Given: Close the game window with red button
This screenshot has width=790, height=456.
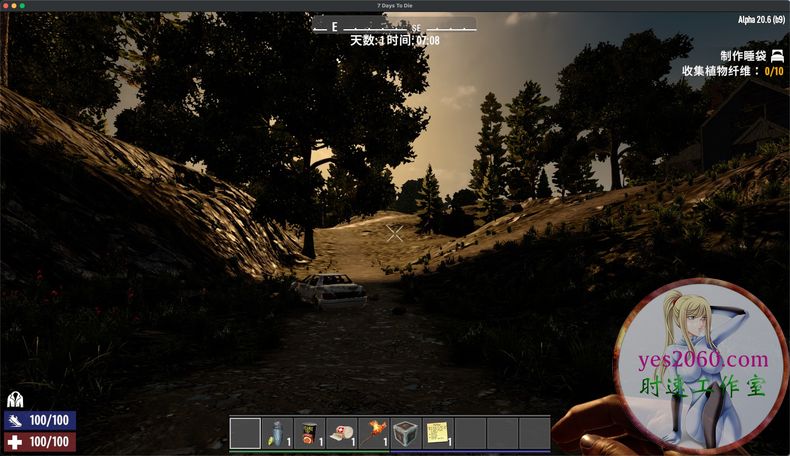Looking at the screenshot, I should pyautogui.click(x=6, y=6).
